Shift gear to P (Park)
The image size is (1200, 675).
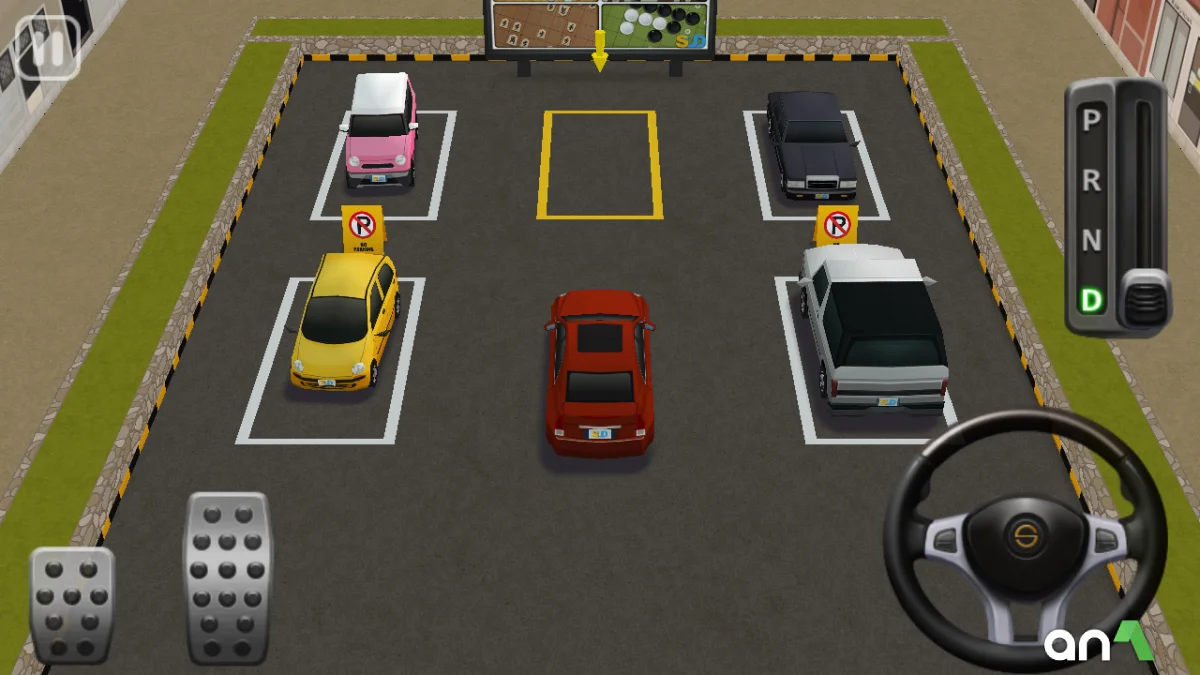(1092, 121)
